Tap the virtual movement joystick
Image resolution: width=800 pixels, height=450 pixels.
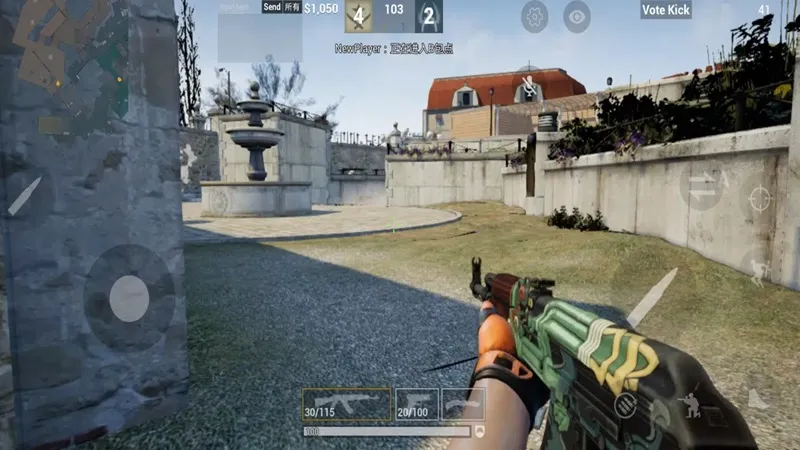coord(129,298)
